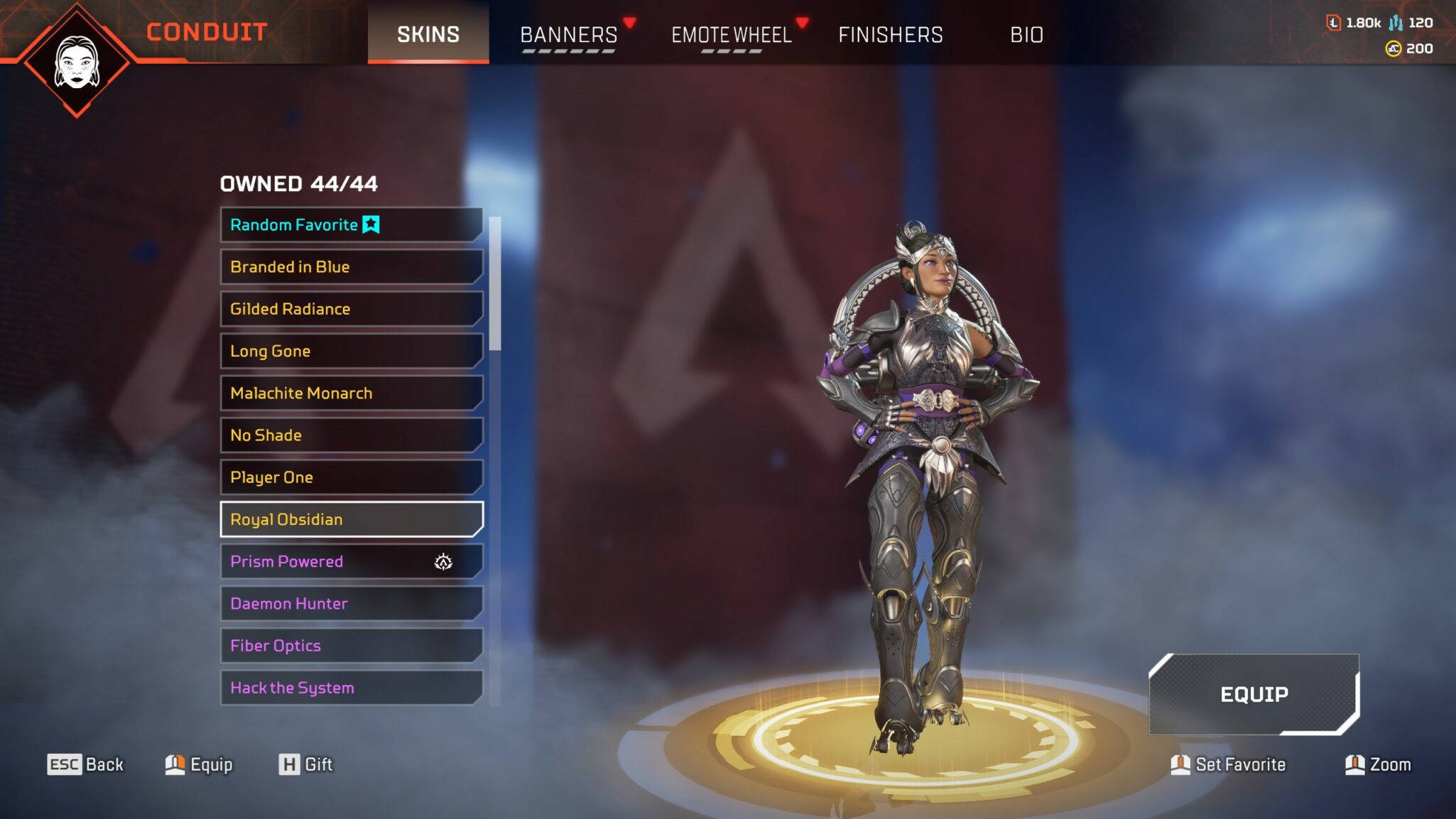Pick the Fiber Optics skin
Screen dimensions: 1456x819
coord(351,646)
